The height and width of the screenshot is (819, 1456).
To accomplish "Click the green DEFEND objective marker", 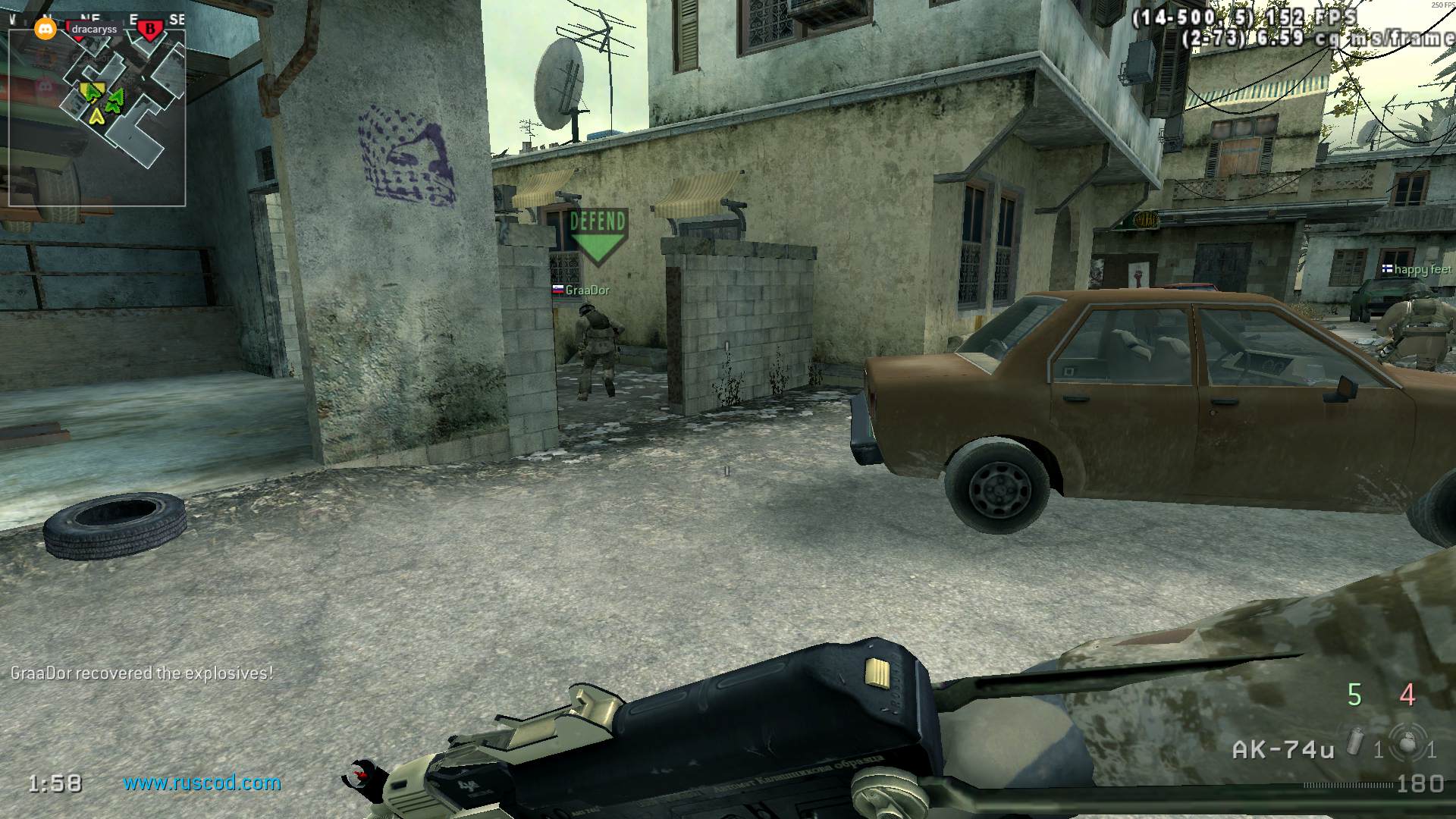I will [x=598, y=235].
